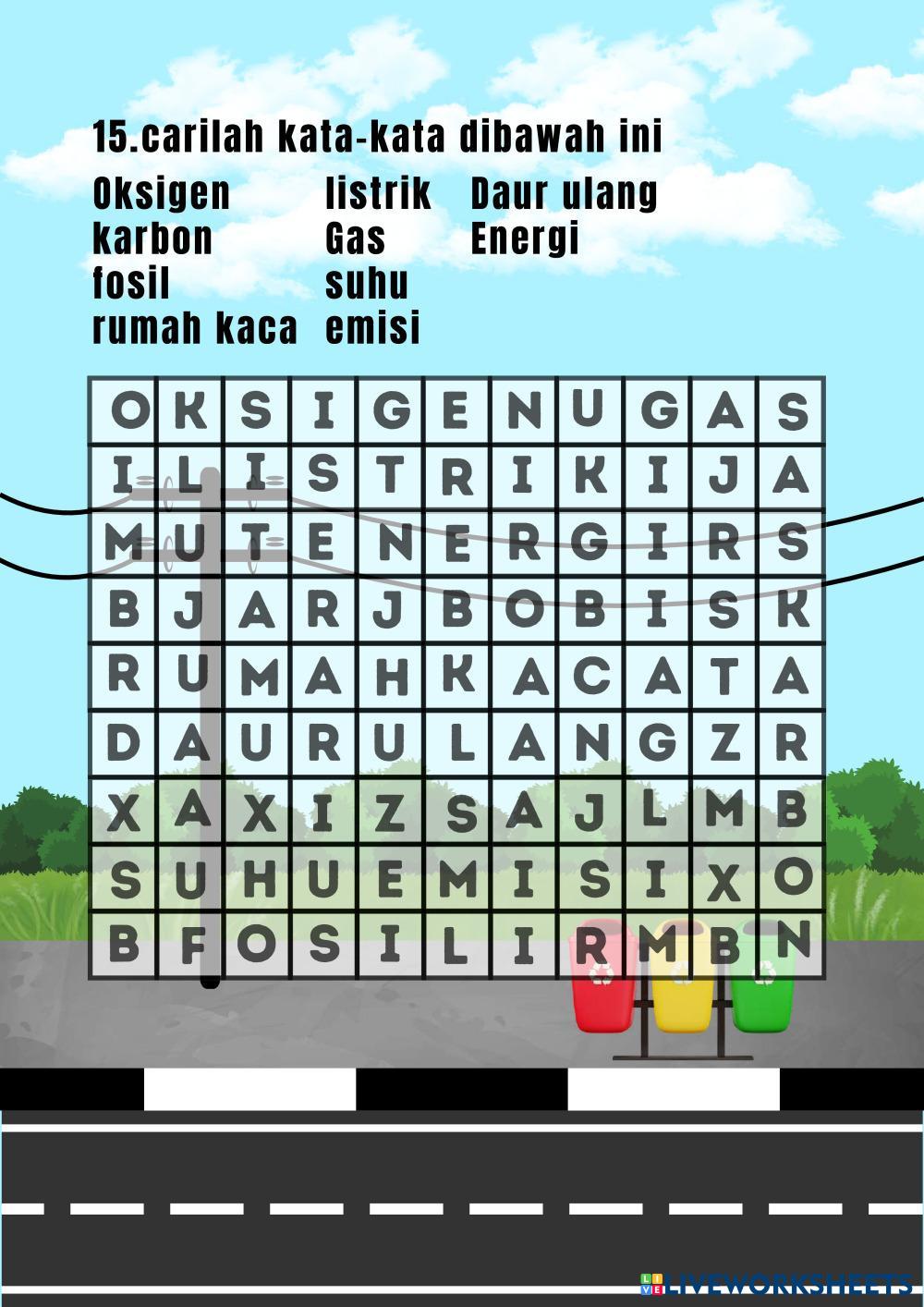924x1307 pixels.
Task: Select the N ending OKSIGEN
Action: click(524, 411)
